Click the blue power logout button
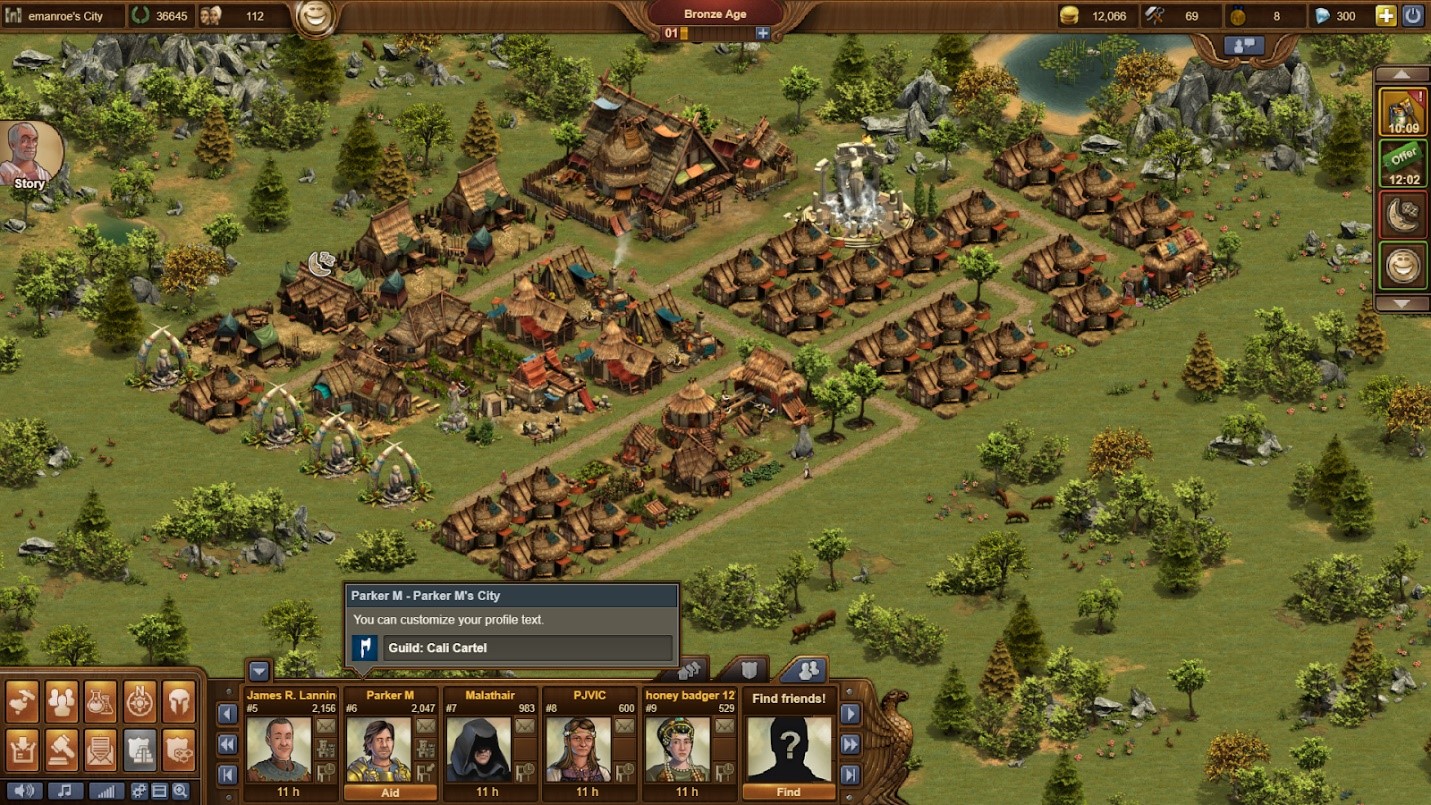1431x805 pixels. (1413, 16)
